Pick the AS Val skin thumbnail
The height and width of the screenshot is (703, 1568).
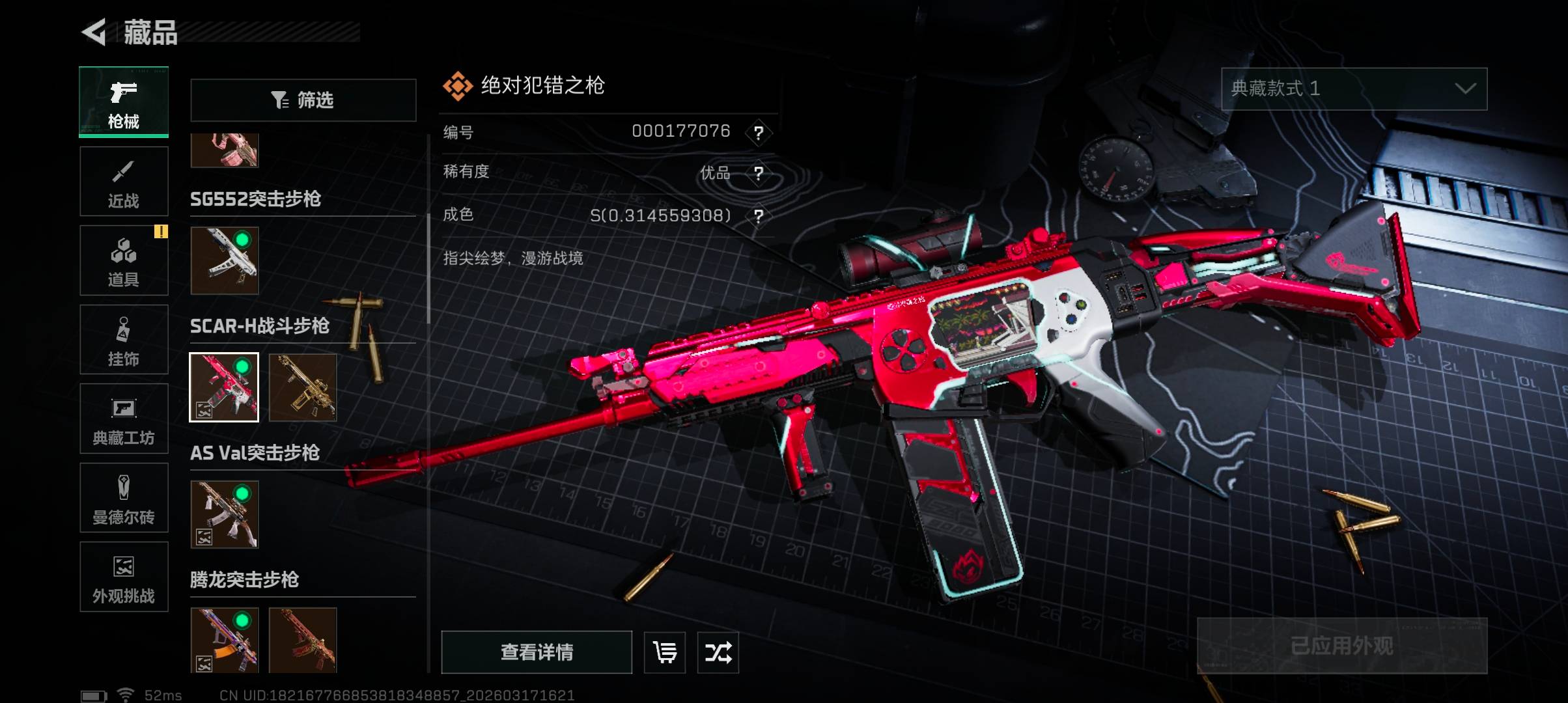click(225, 514)
